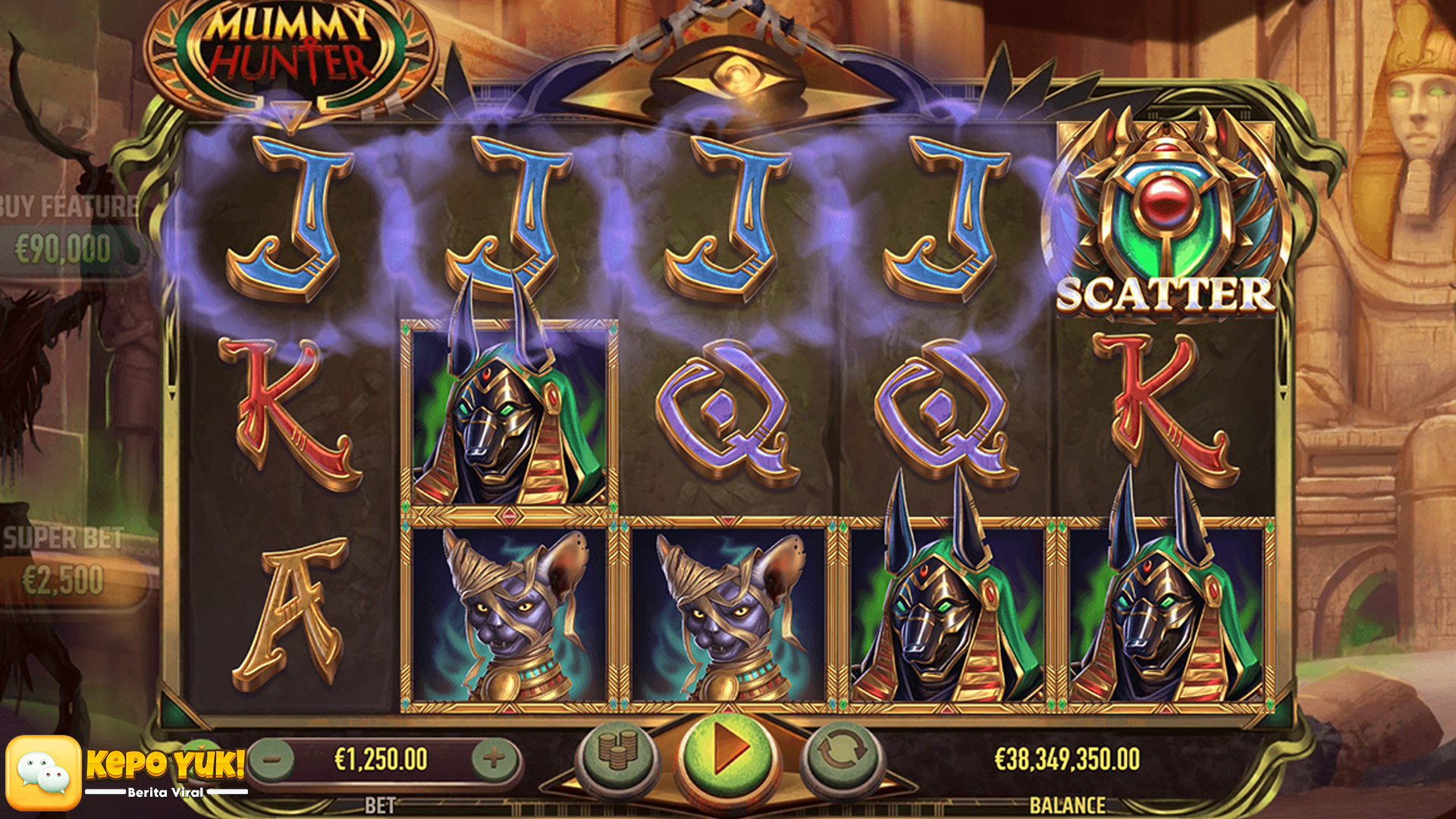Increase the bet with the plus button
Image resolution: width=1456 pixels, height=819 pixels.
click(x=494, y=758)
